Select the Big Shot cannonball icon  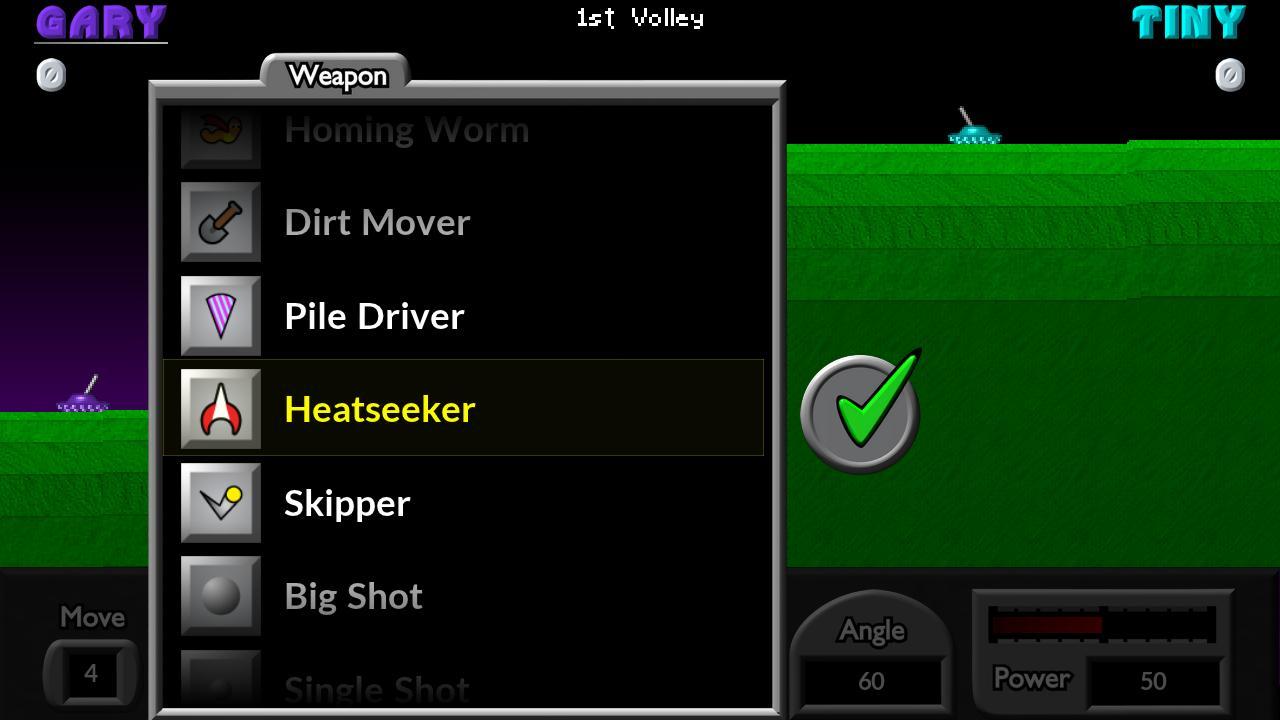[x=220, y=596]
